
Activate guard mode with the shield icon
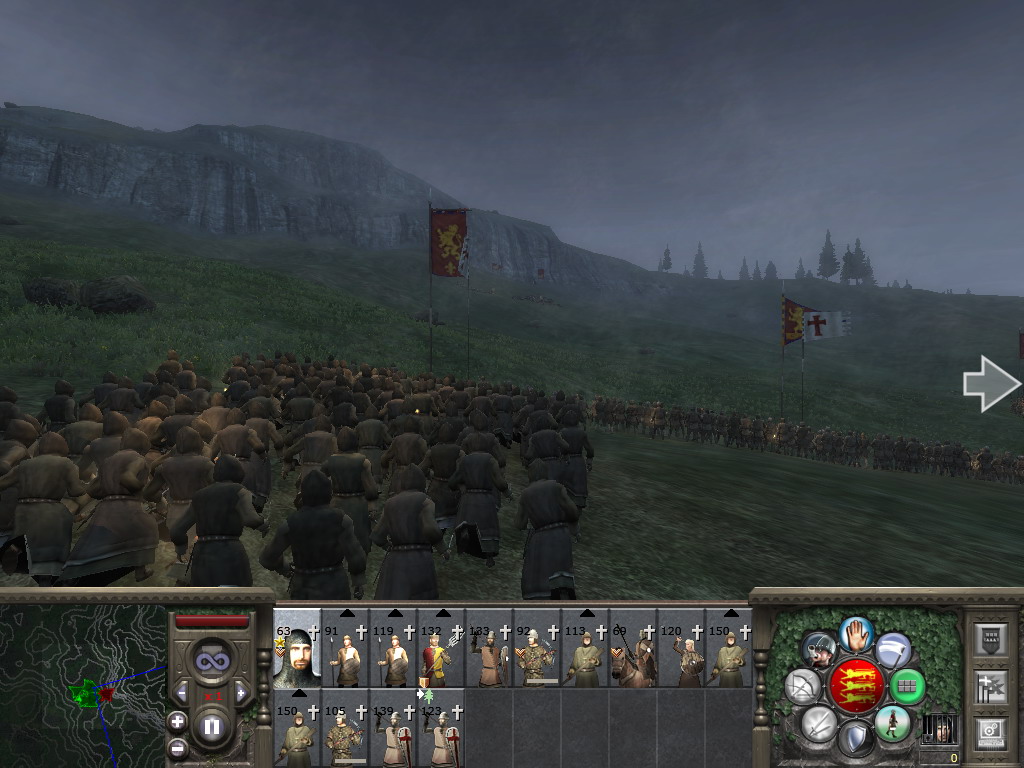pyautogui.click(x=855, y=739)
